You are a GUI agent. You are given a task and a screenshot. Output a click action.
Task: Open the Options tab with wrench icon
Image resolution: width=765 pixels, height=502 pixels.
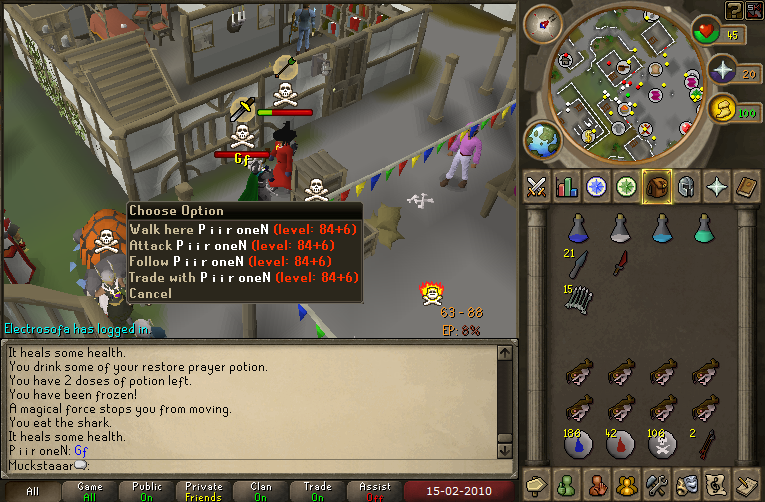coord(657,482)
